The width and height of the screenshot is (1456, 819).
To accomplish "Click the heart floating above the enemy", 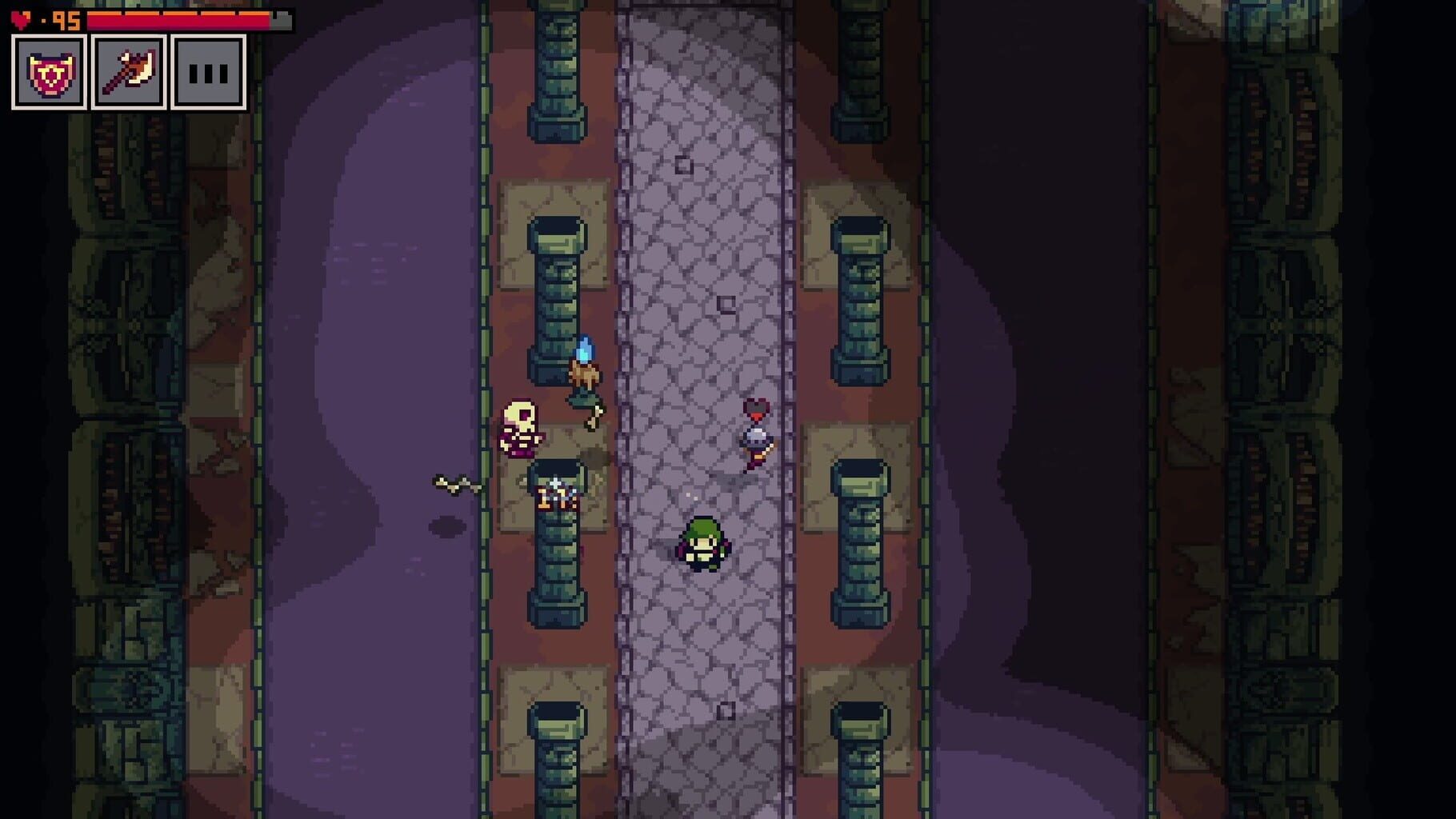I will (756, 407).
